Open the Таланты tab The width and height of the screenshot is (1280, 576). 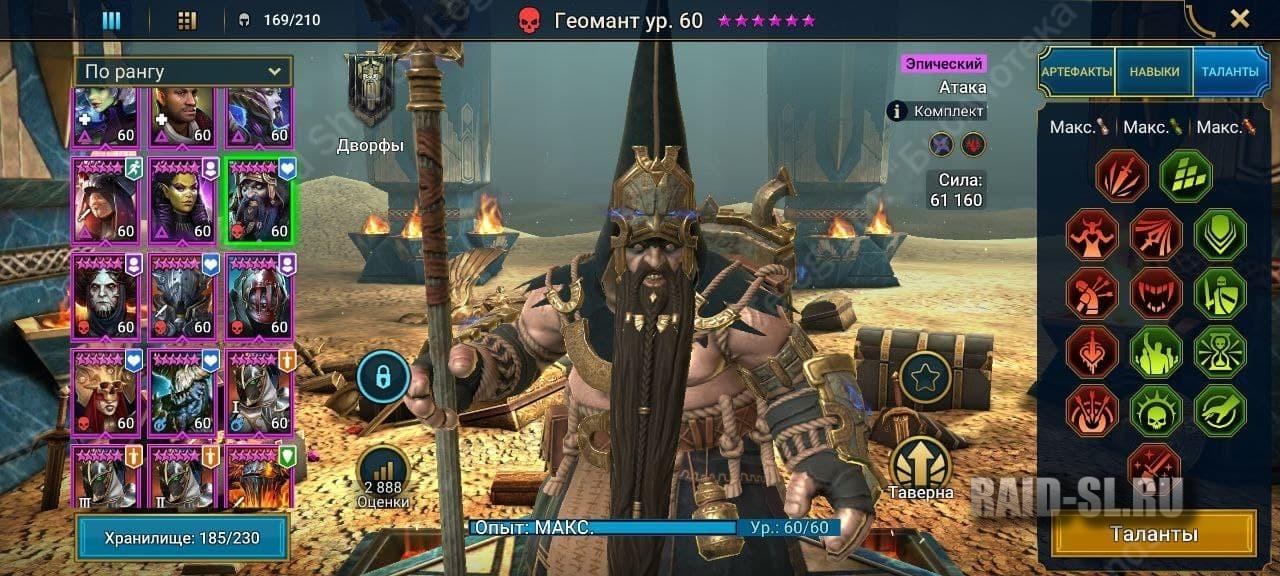[1230, 72]
